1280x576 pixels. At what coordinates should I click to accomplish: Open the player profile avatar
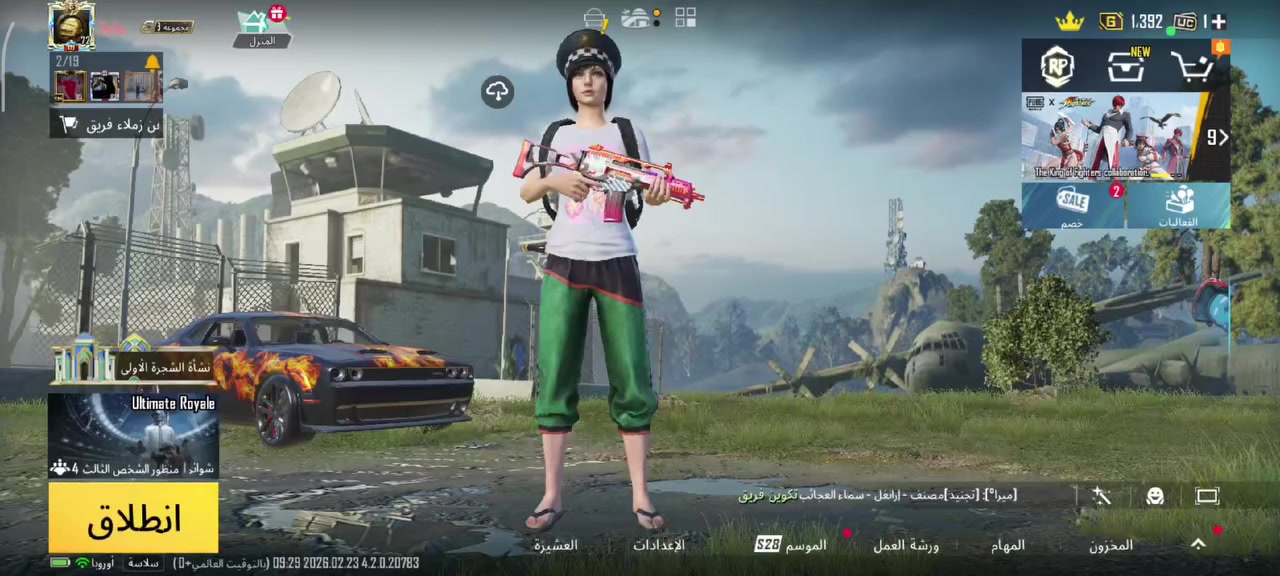click(71, 26)
